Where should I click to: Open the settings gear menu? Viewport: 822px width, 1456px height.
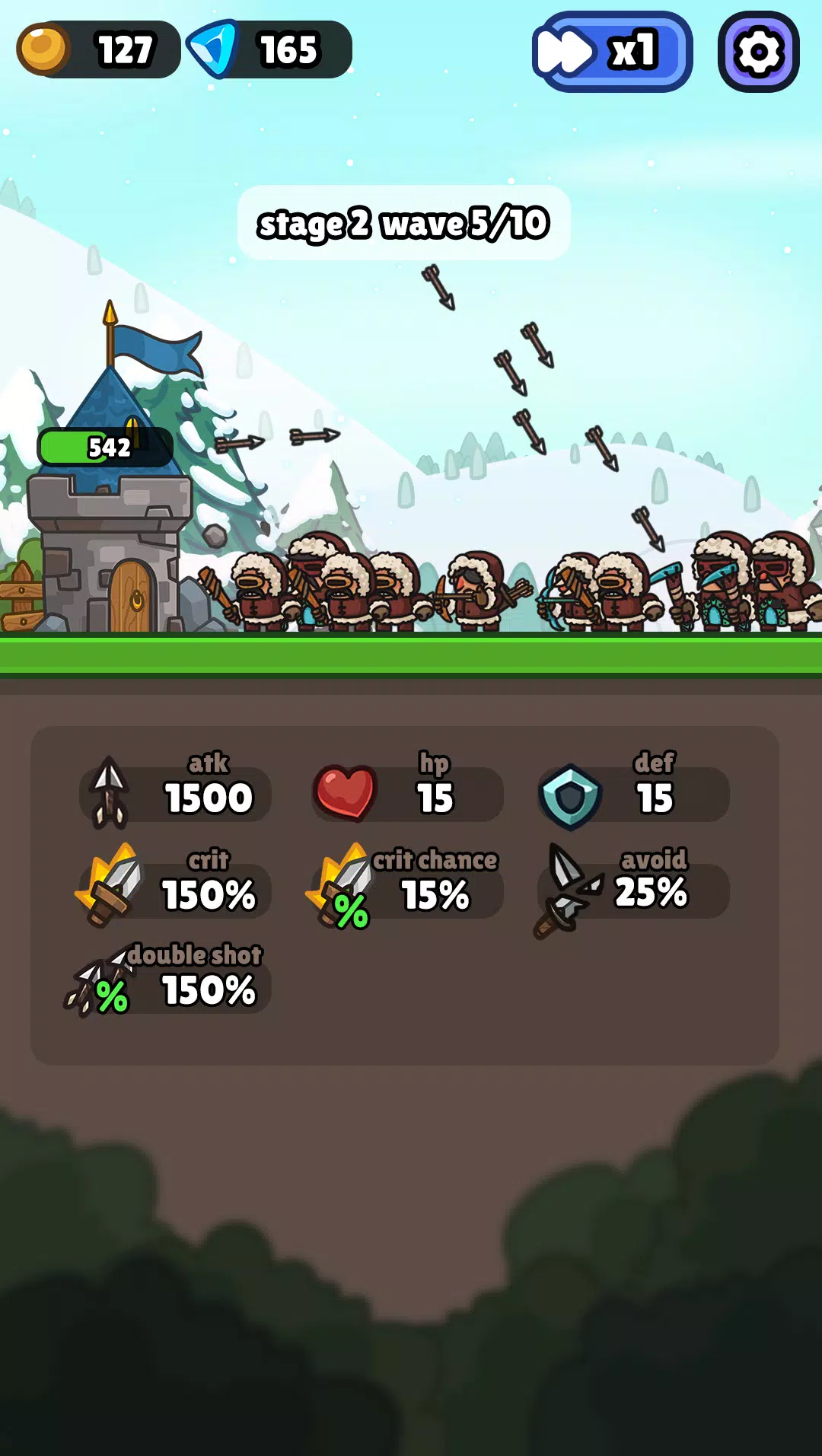pos(758,52)
